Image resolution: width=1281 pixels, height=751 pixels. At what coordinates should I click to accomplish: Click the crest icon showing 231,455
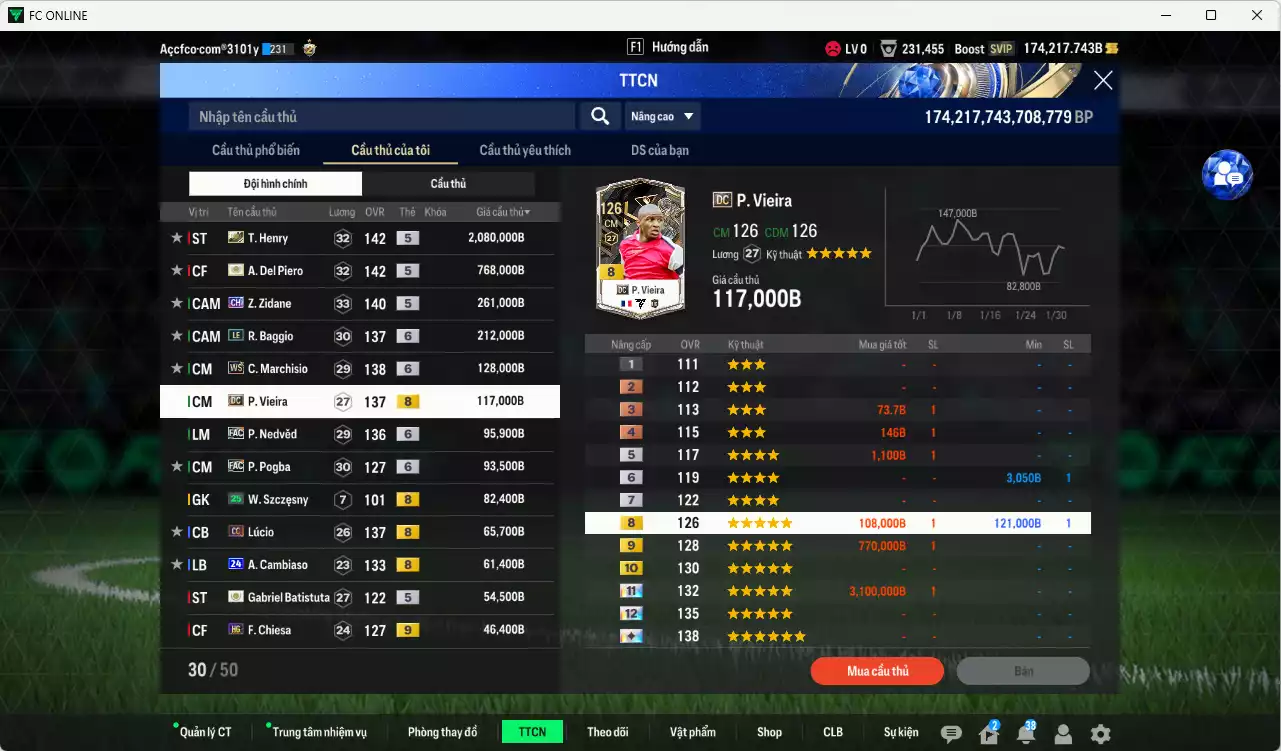pyautogui.click(x=887, y=47)
